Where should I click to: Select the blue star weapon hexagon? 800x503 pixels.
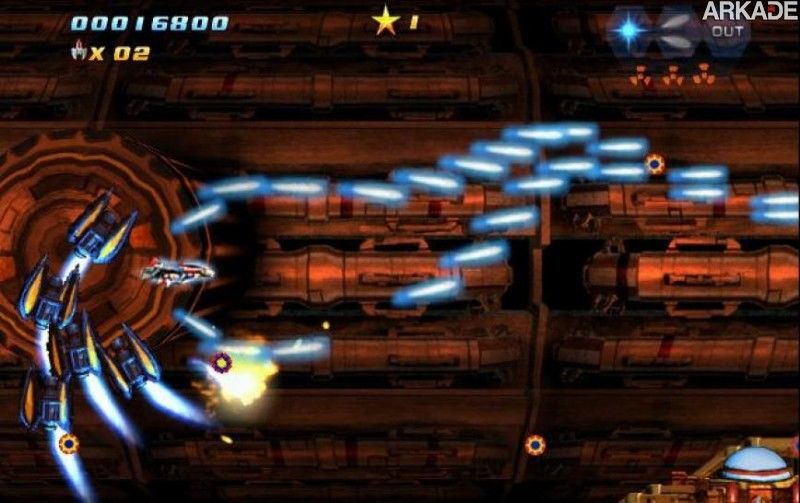[x=628, y=30]
